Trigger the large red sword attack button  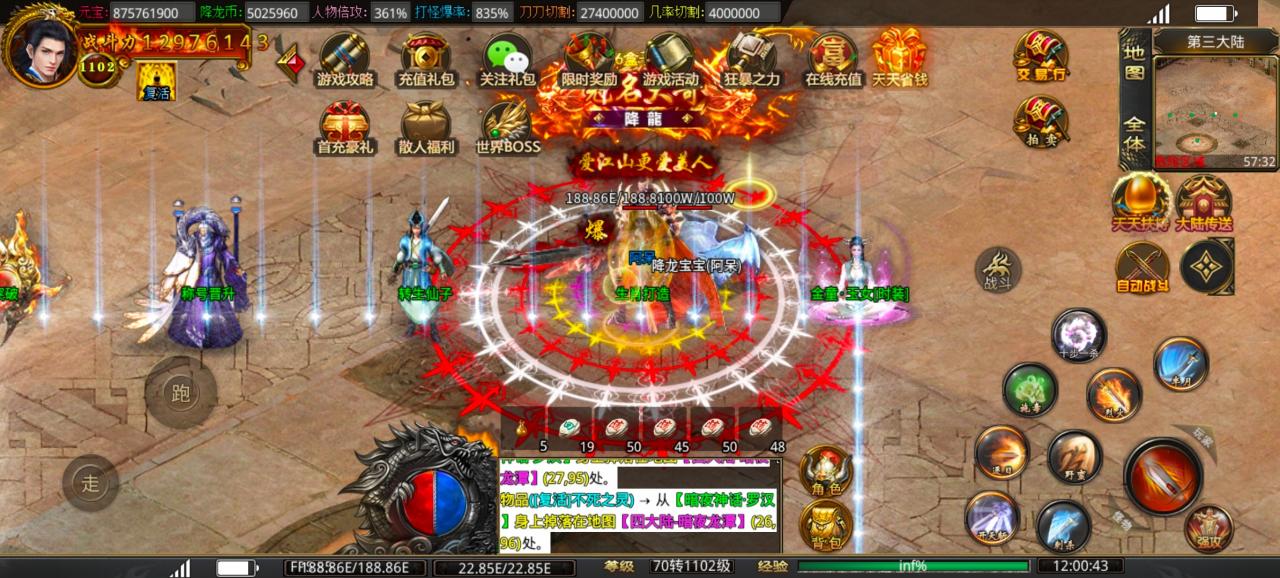(x=1162, y=476)
